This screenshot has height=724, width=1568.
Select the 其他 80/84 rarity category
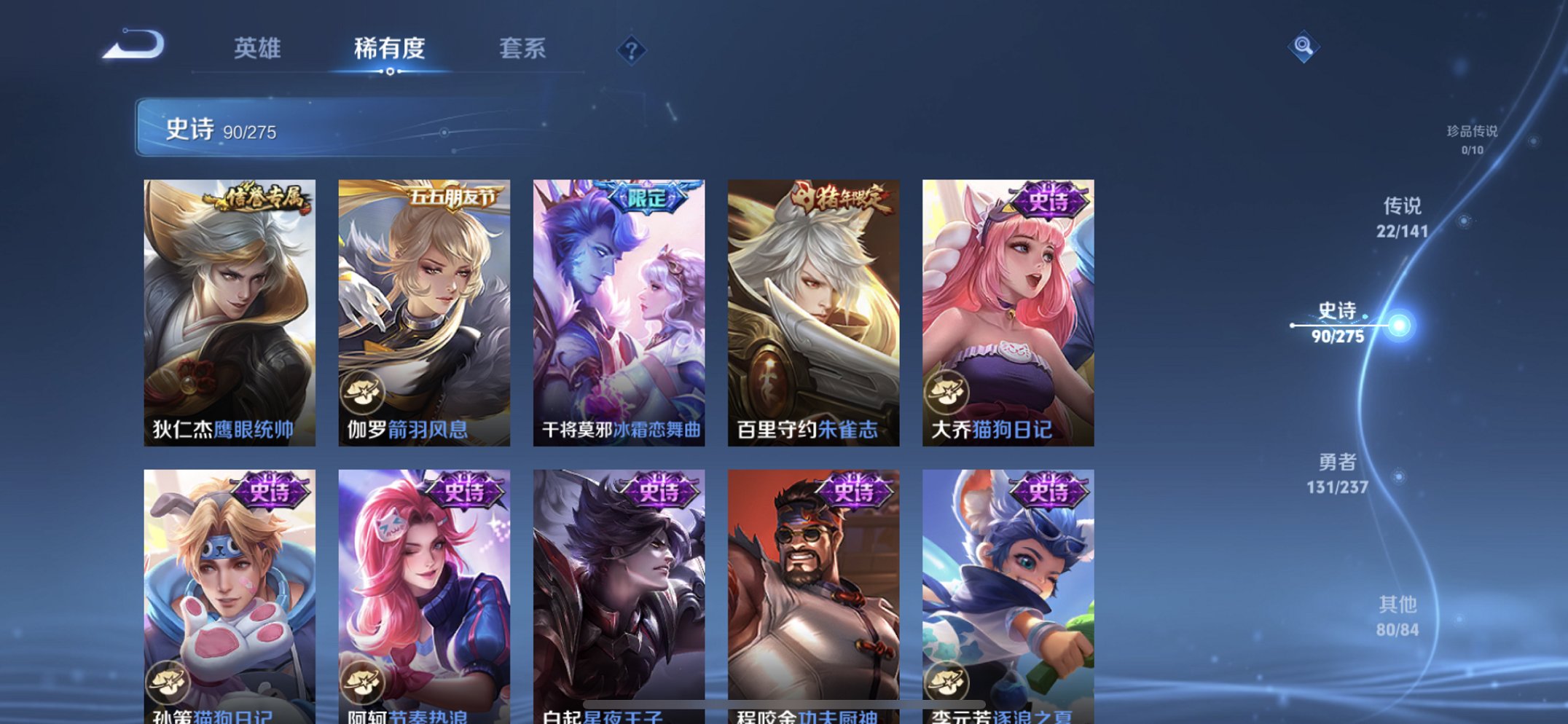click(1398, 614)
